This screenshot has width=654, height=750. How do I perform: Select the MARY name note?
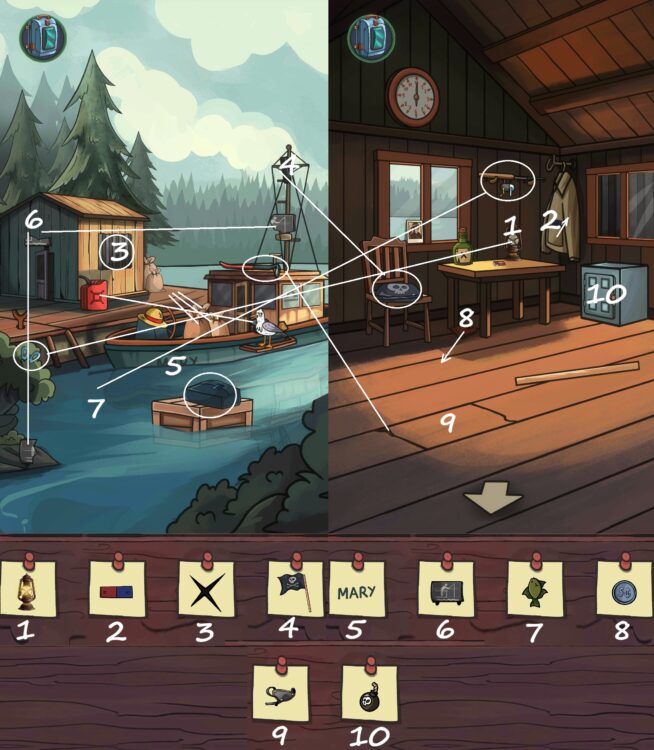click(357, 589)
